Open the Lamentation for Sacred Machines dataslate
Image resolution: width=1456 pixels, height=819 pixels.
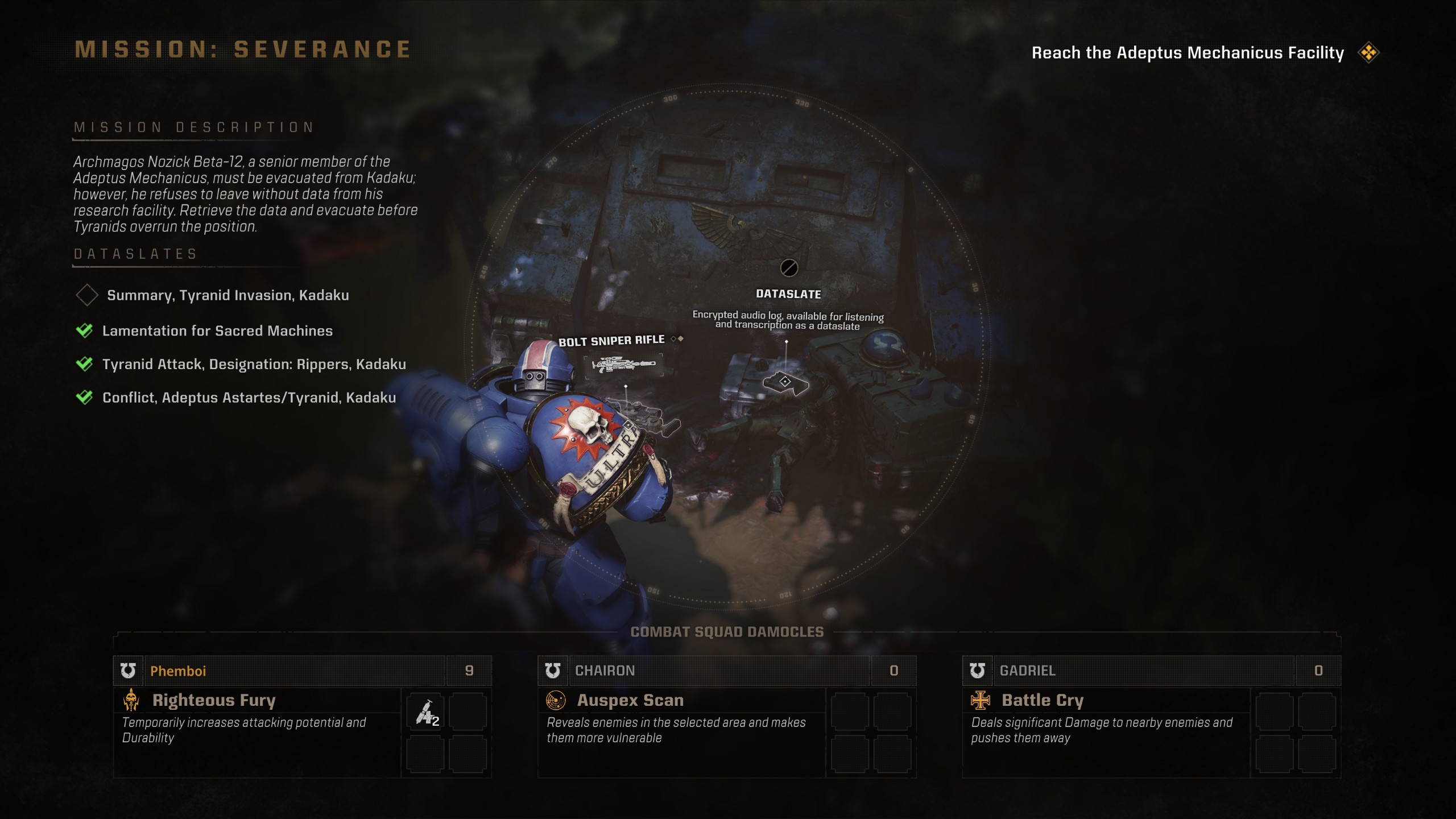(x=217, y=331)
